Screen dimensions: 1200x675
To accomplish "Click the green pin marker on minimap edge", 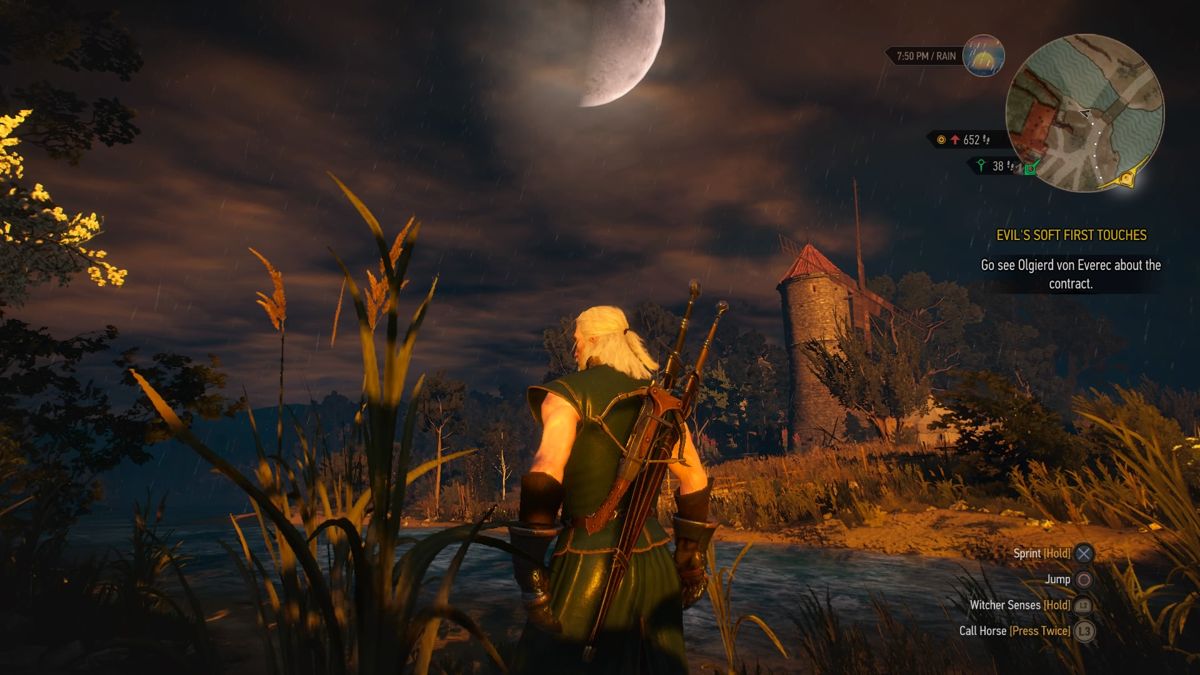I will coord(1032,167).
